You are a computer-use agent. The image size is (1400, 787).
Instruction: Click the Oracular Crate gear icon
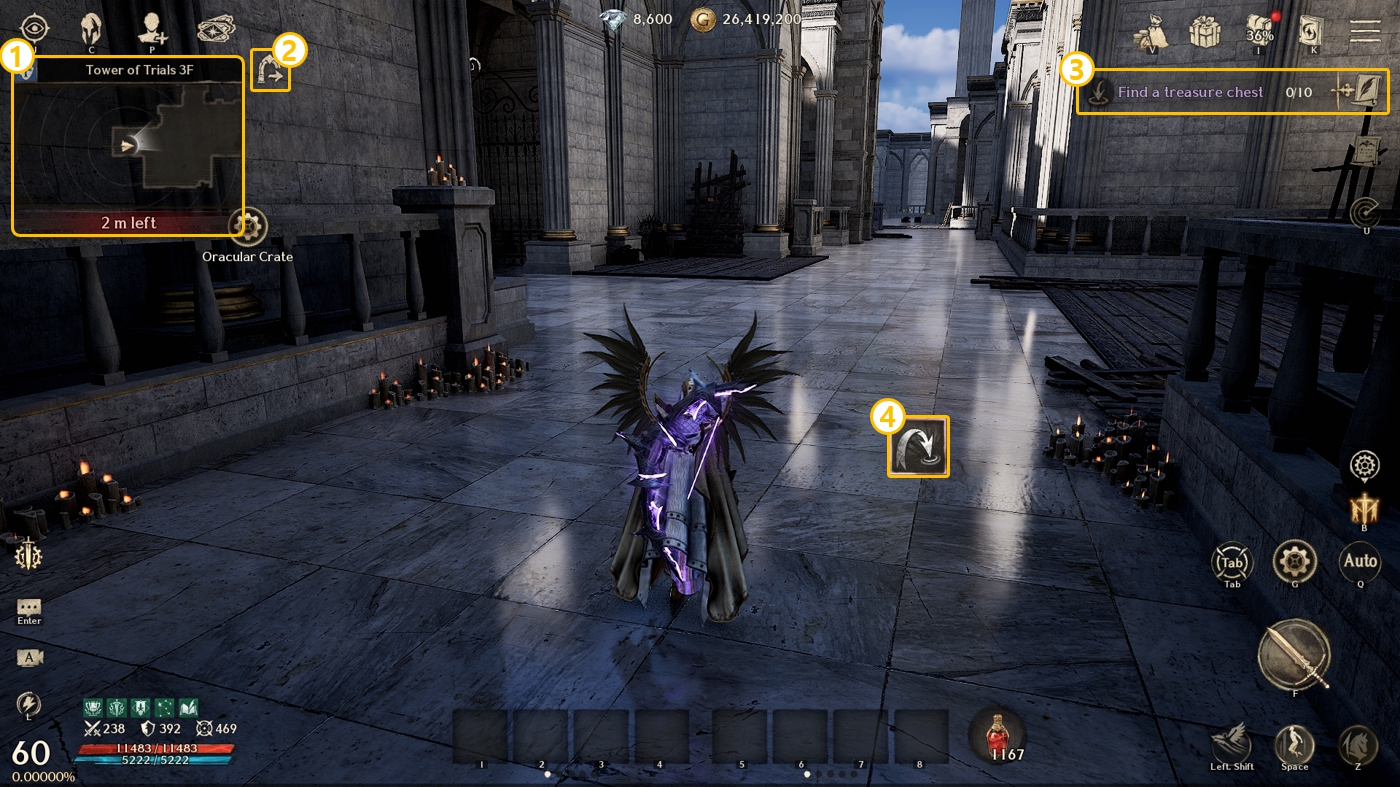click(x=247, y=227)
